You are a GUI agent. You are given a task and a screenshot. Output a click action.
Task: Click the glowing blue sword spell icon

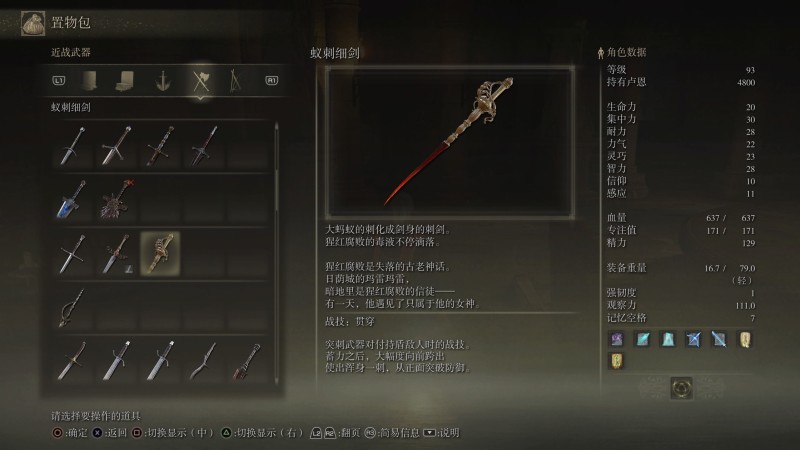point(642,339)
